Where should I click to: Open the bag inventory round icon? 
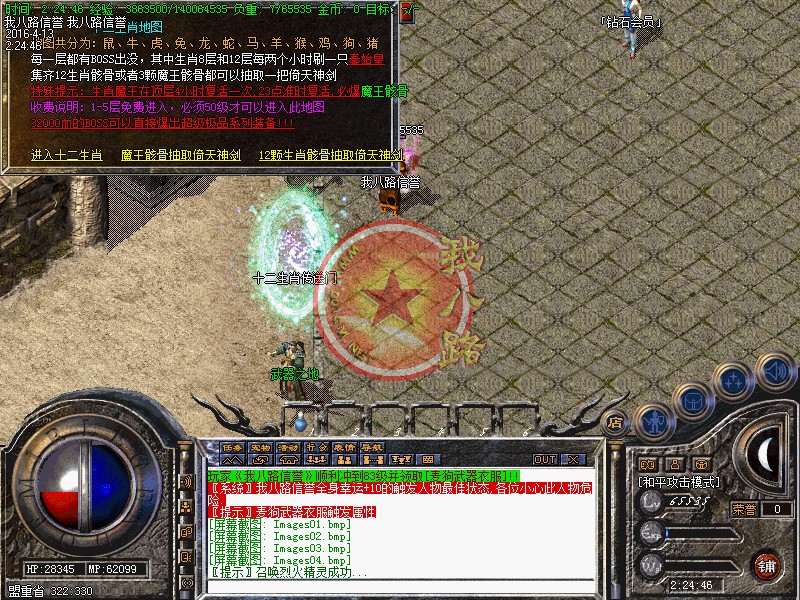[x=692, y=400]
